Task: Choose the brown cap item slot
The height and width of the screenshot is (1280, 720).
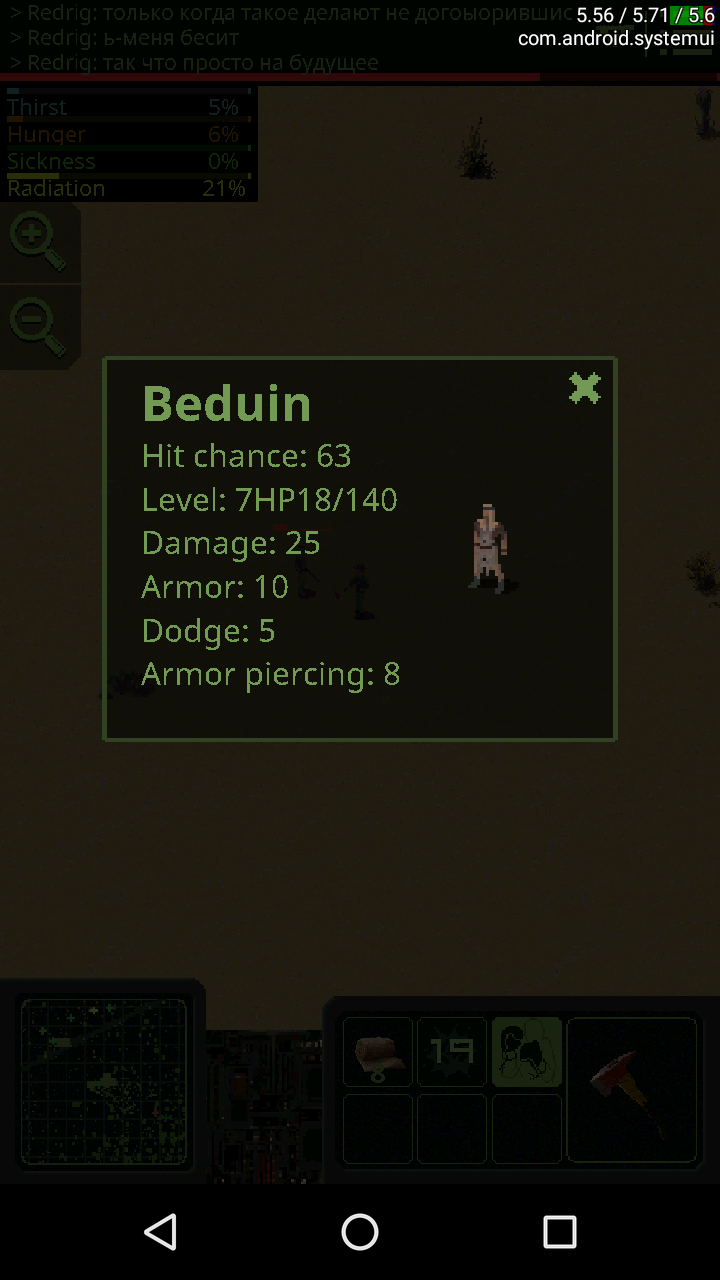Action: [x=378, y=1051]
